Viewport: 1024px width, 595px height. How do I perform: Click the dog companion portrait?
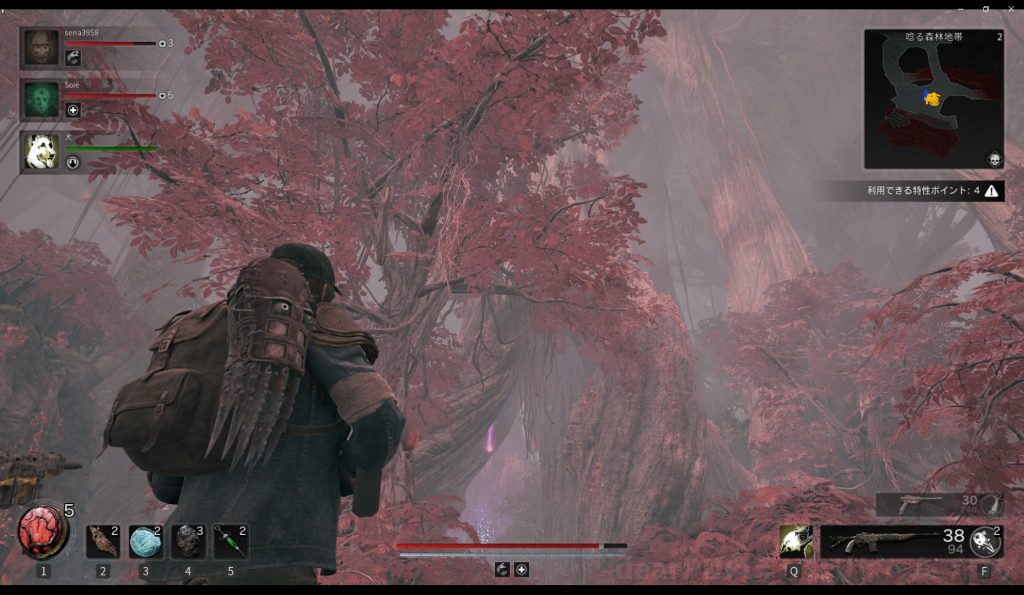point(41,151)
